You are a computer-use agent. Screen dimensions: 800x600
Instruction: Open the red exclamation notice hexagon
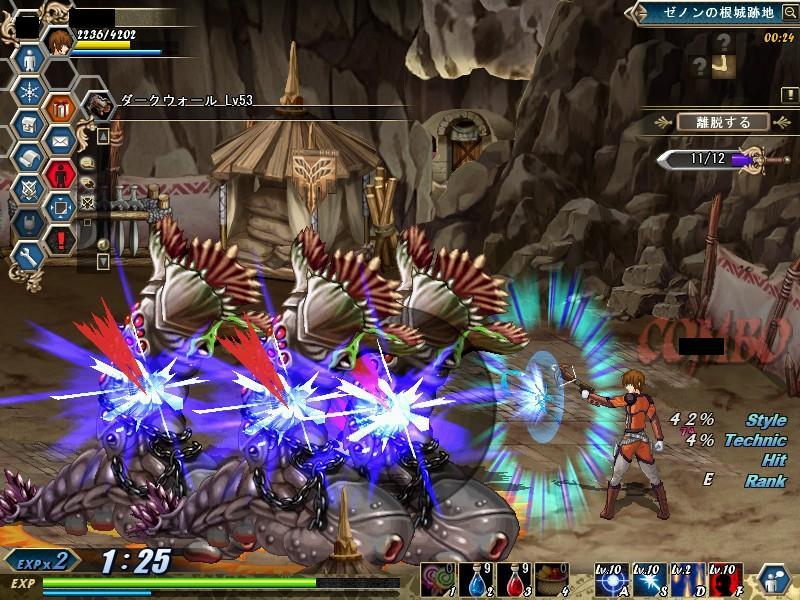click(62, 239)
